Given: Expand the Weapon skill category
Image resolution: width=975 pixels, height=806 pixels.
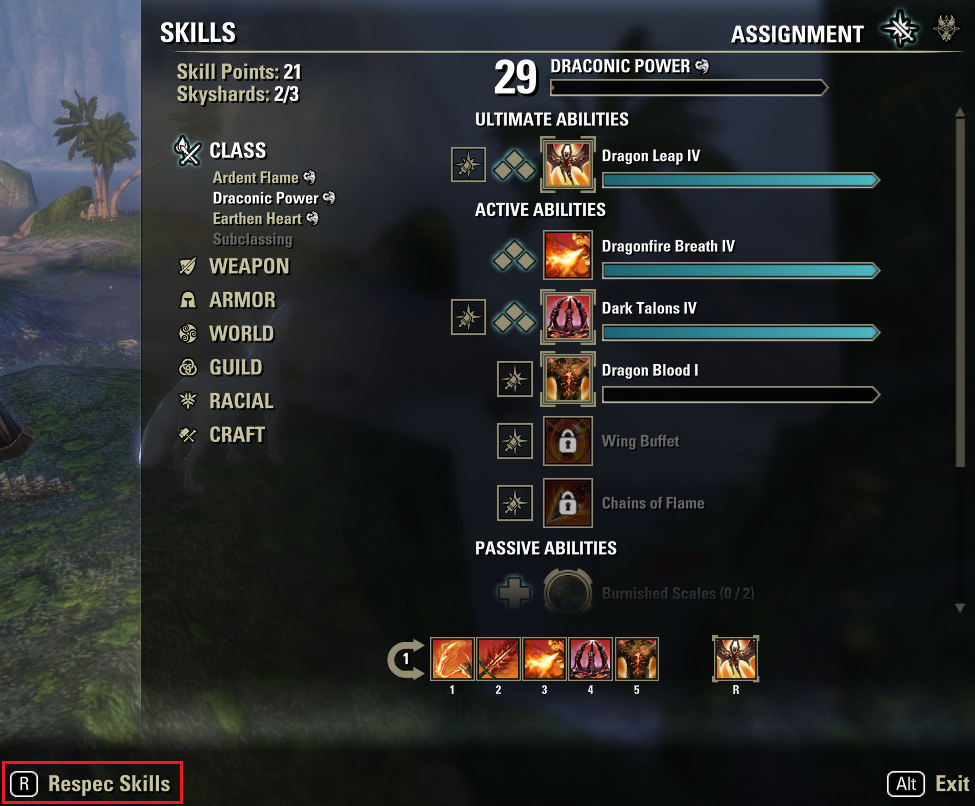Looking at the screenshot, I should coord(248,266).
